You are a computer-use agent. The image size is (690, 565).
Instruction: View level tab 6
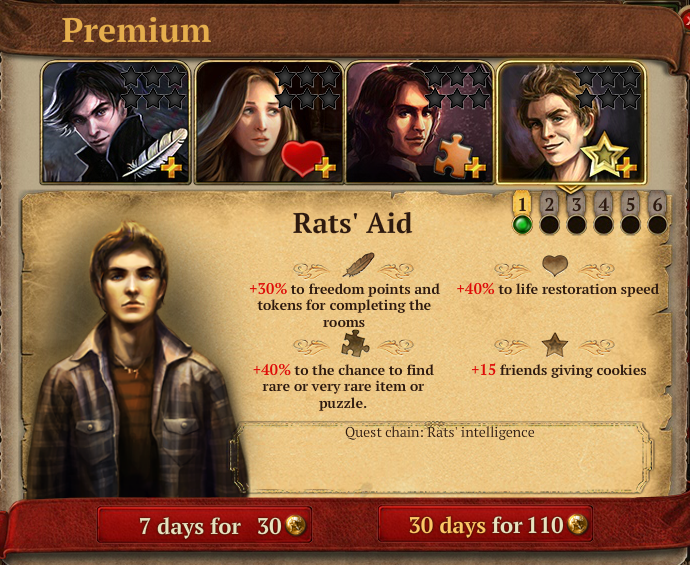[x=657, y=206]
